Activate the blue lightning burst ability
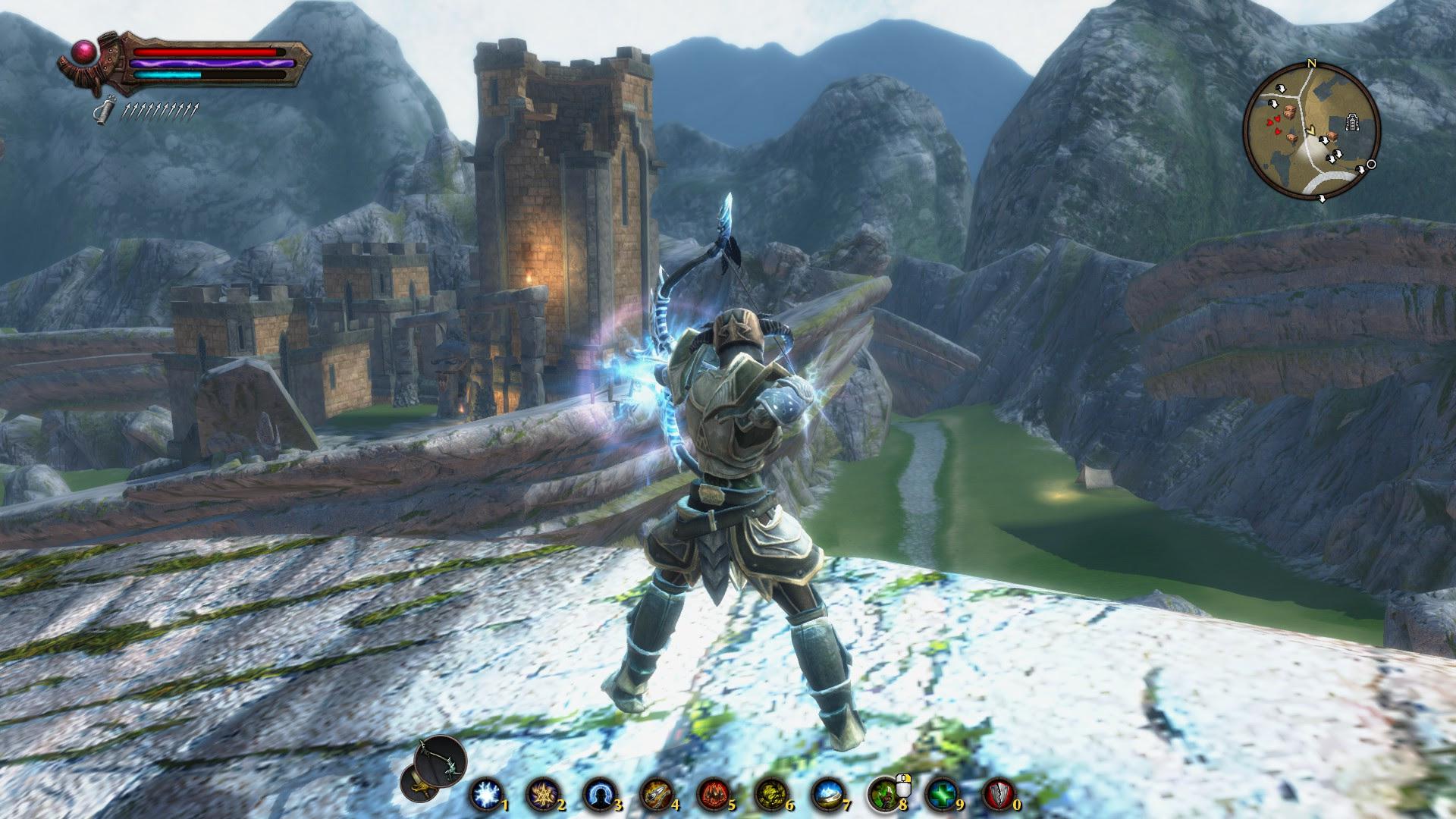1456x819 pixels. (x=484, y=795)
